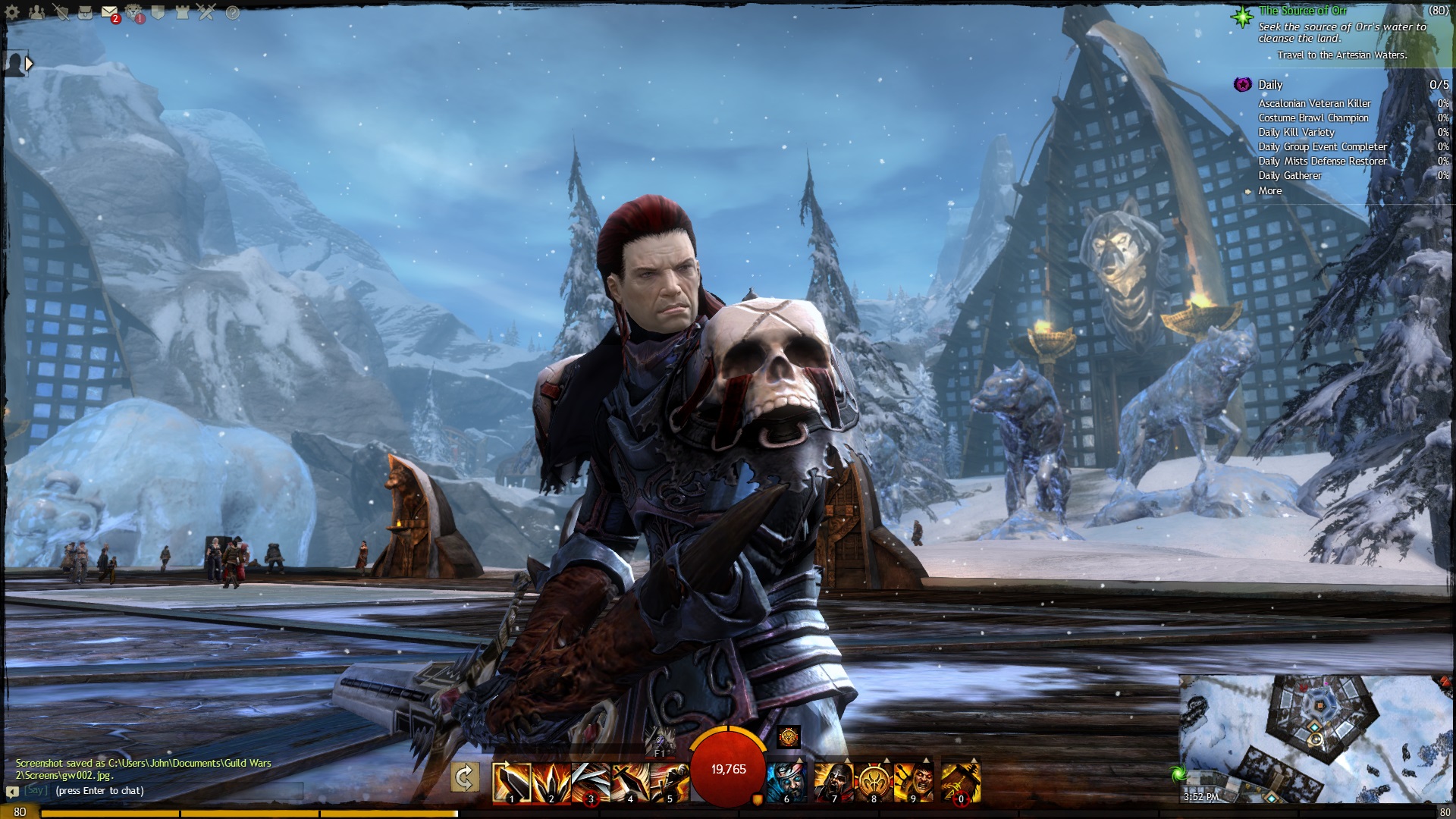
Task: Open the Guild panel shield icon
Action: coord(158,12)
